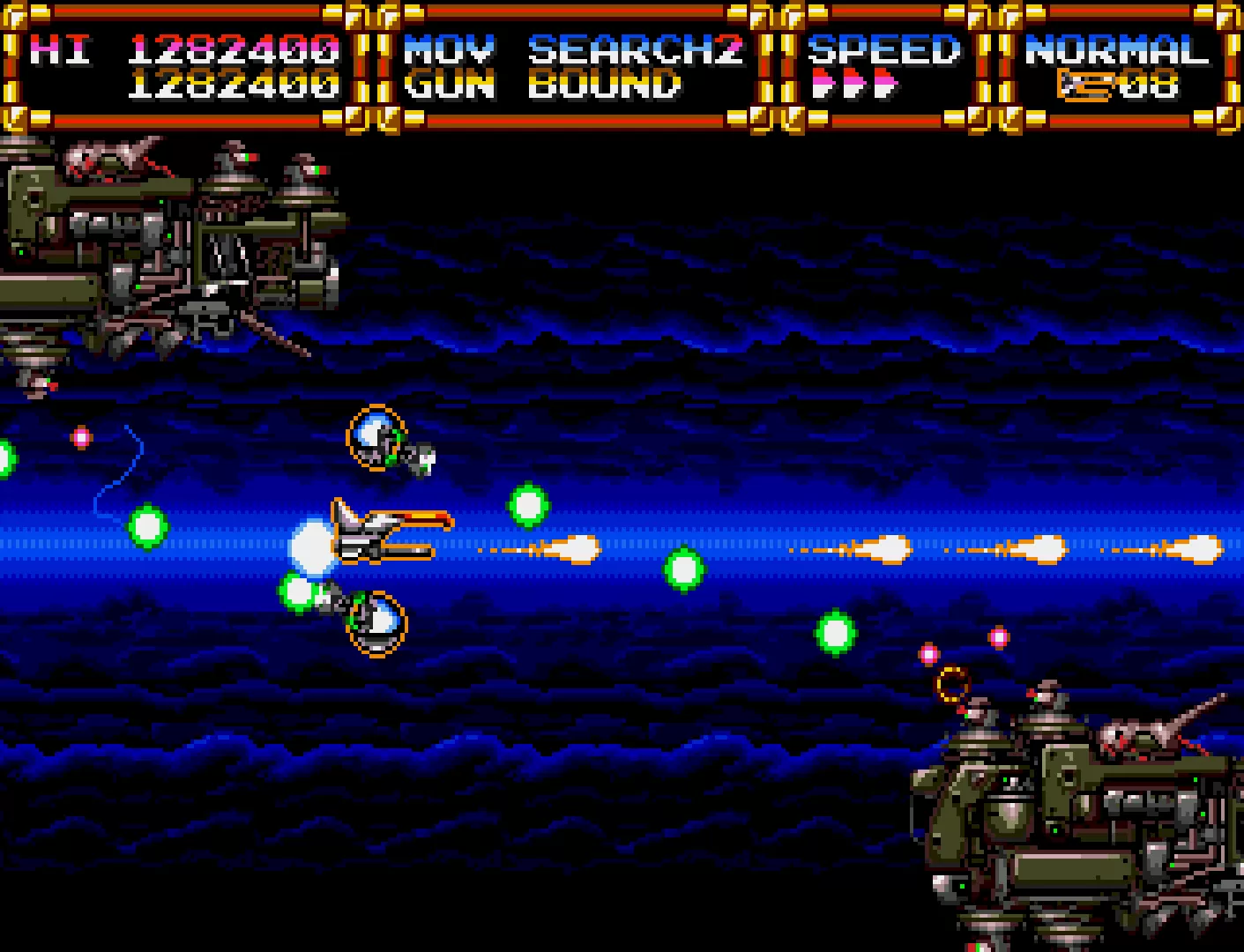Click the orange ring near the bottom warship
This screenshot has height=952, width=1244.
coord(953,683)
